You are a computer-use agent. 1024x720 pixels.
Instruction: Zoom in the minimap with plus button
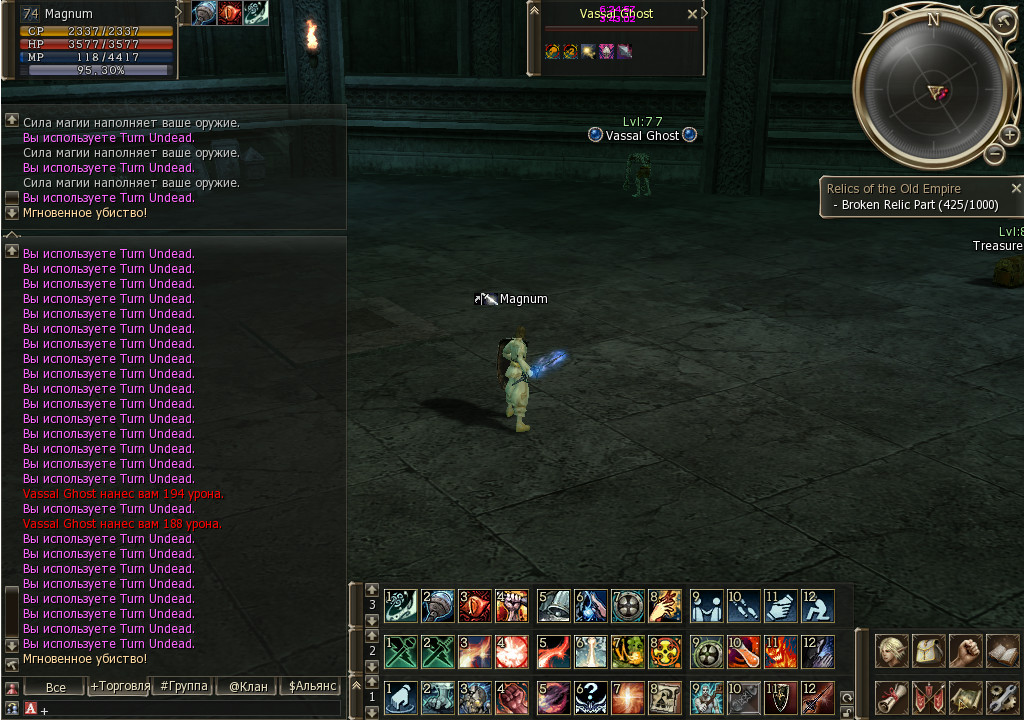[1009, 135]
